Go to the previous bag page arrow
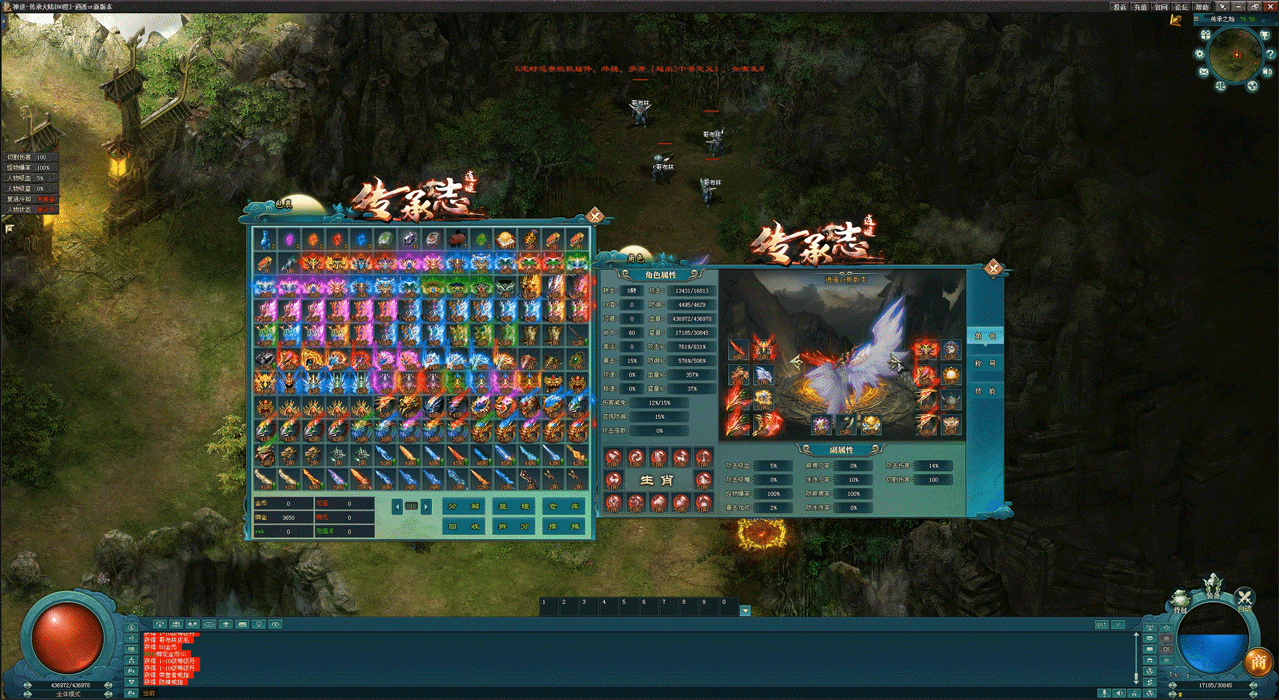 [x=397, y=506]
